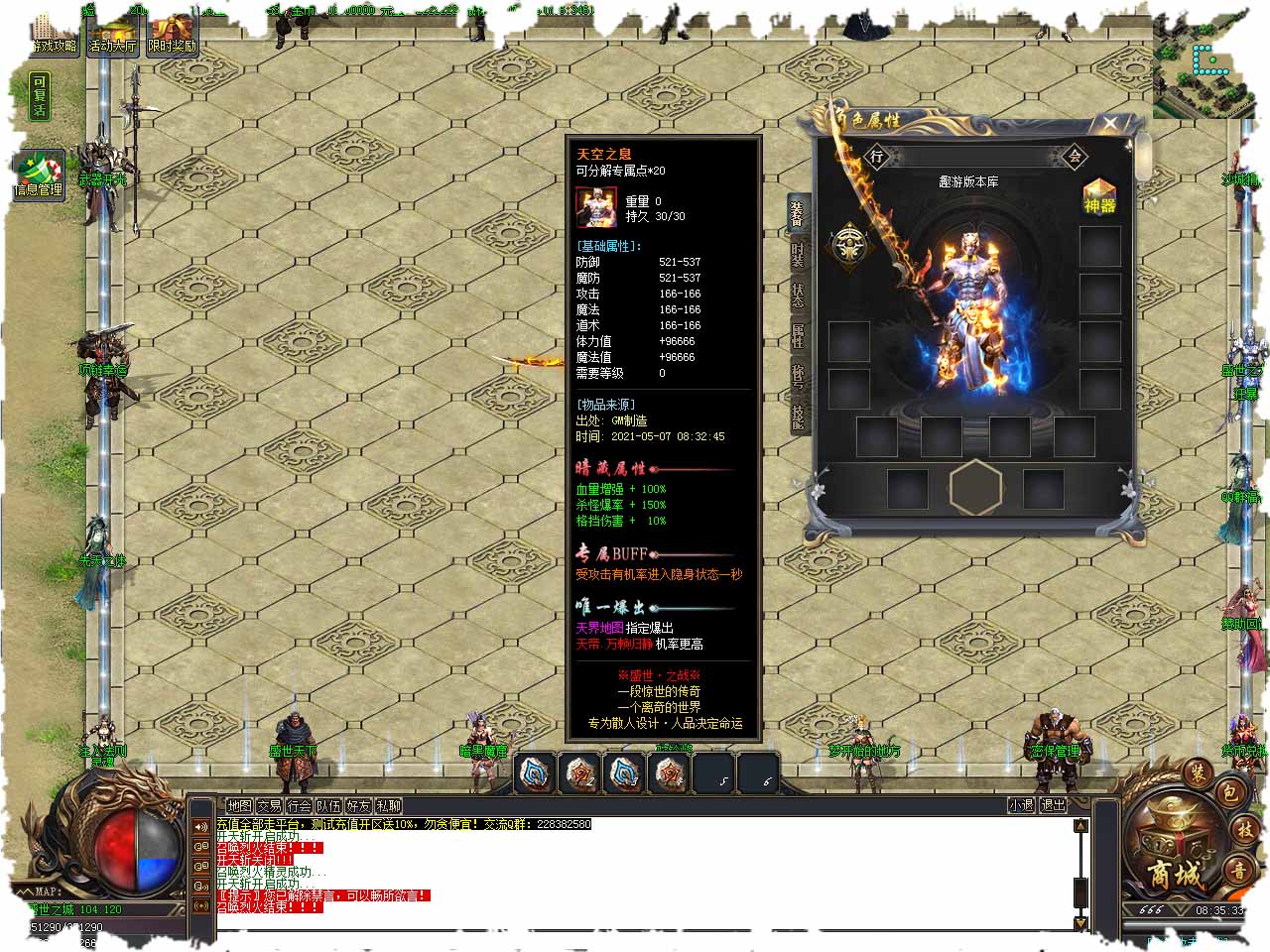Open the 活动大厅 event hall
Image resolution: width=1270 pixels, height=952 pixels.
[x=112, y=35]
